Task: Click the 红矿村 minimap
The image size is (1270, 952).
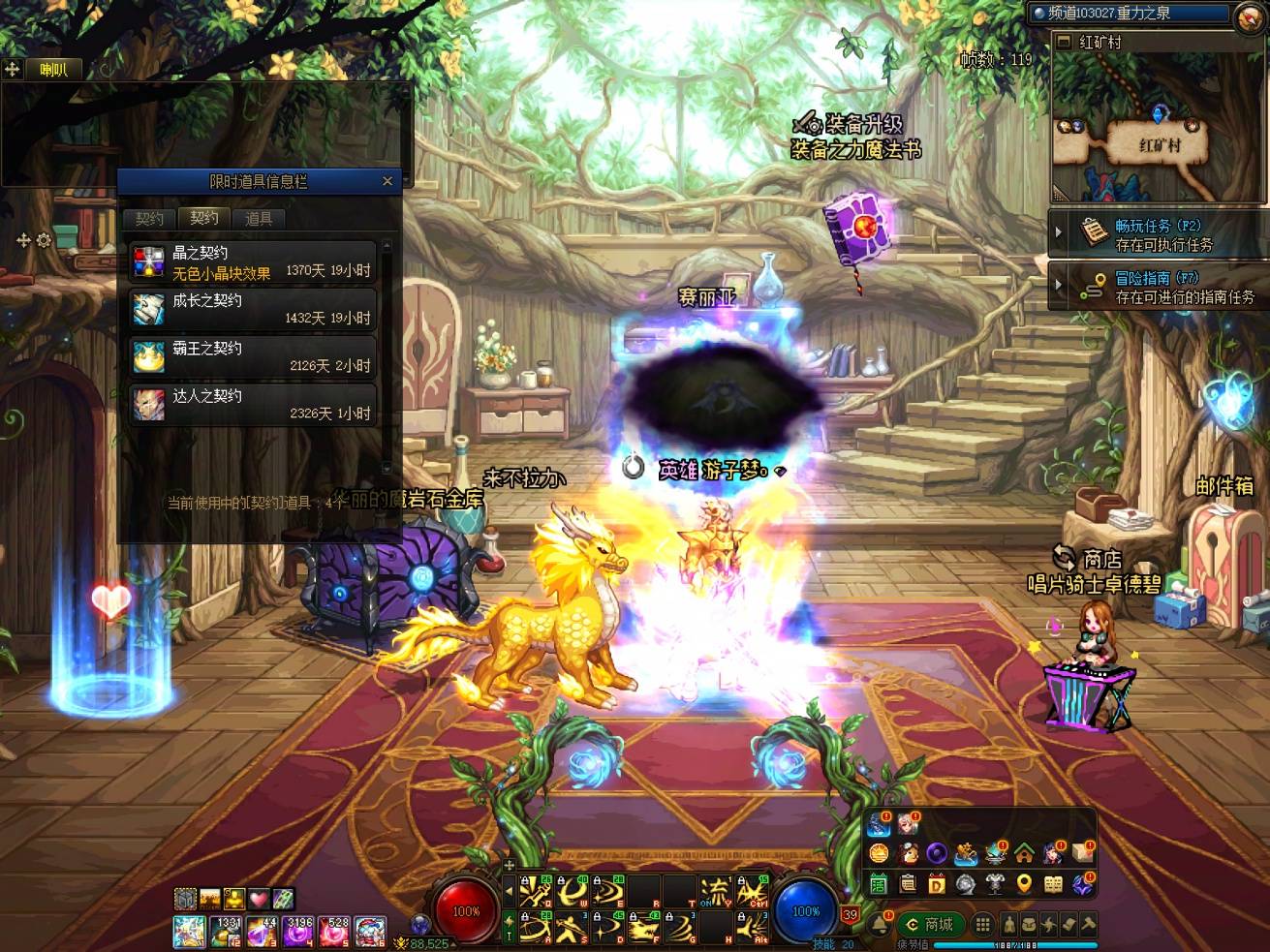Action: [x=1159, y=126]
